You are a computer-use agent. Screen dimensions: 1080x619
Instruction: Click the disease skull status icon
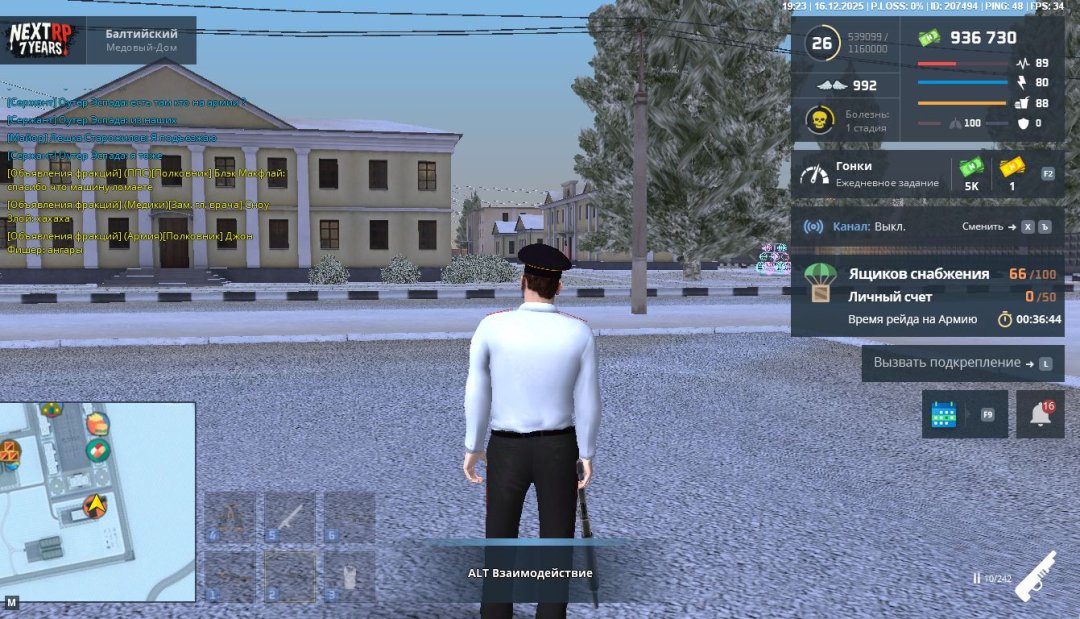[x=820, y=120]
